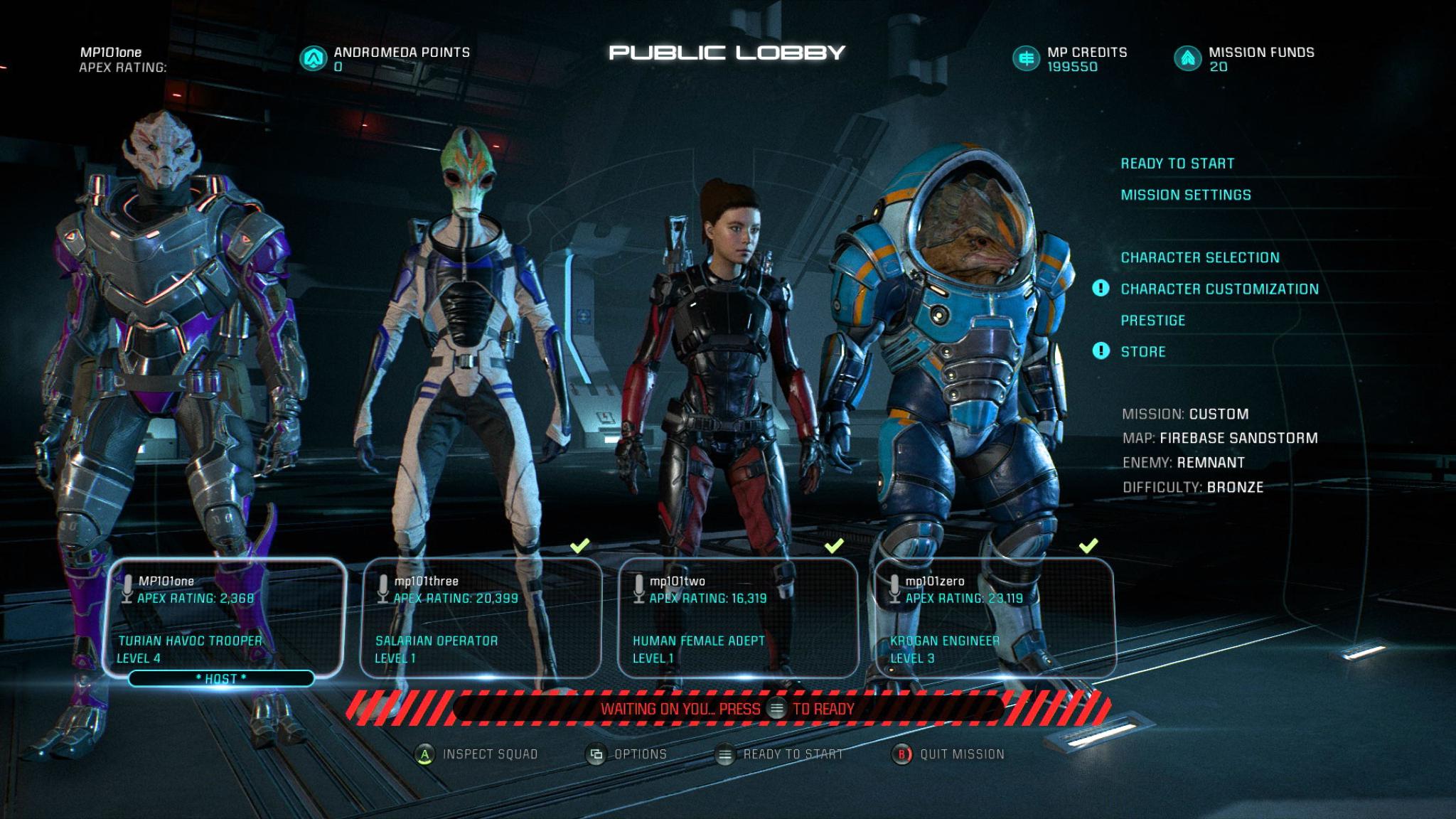Viewport: 1456px width, 819px height.
Task: Click Ready to Start
Action: [x=1178, y=162]
